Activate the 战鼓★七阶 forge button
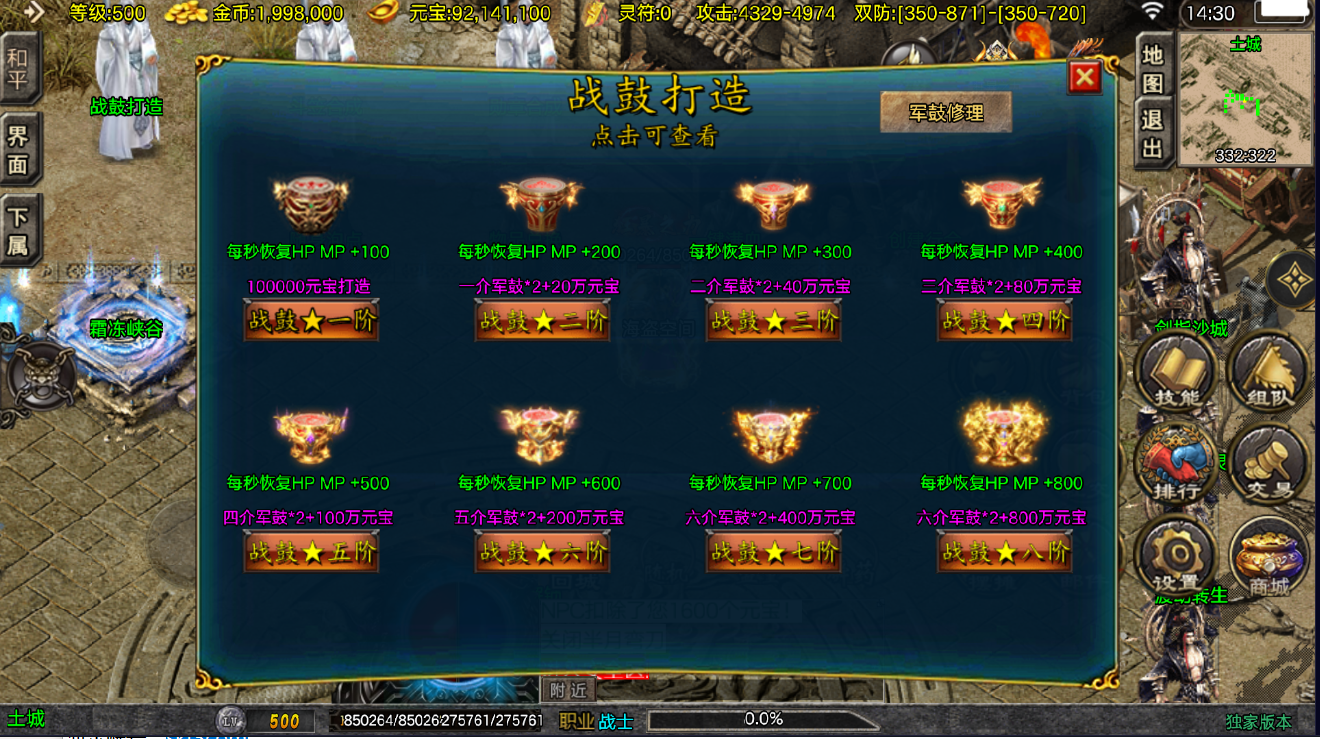This screenshot has width=1320, height=739. click(x=773, y=552)
